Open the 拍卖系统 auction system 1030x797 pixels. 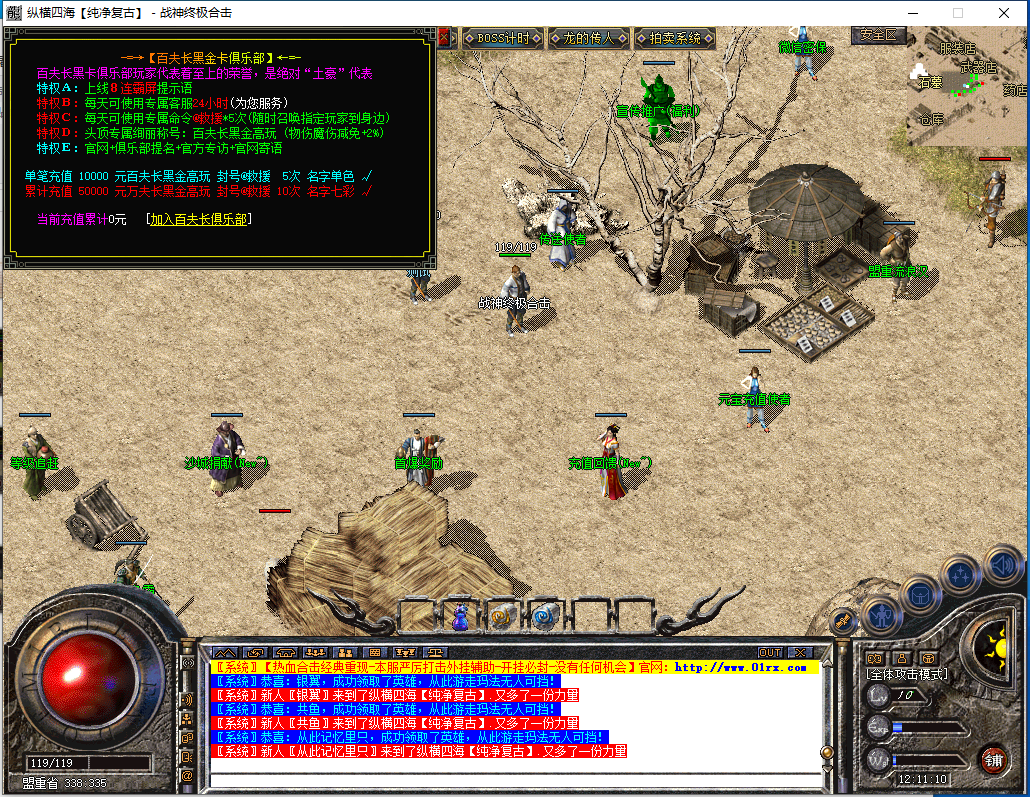pyautogui.click(x=675, y=39)
